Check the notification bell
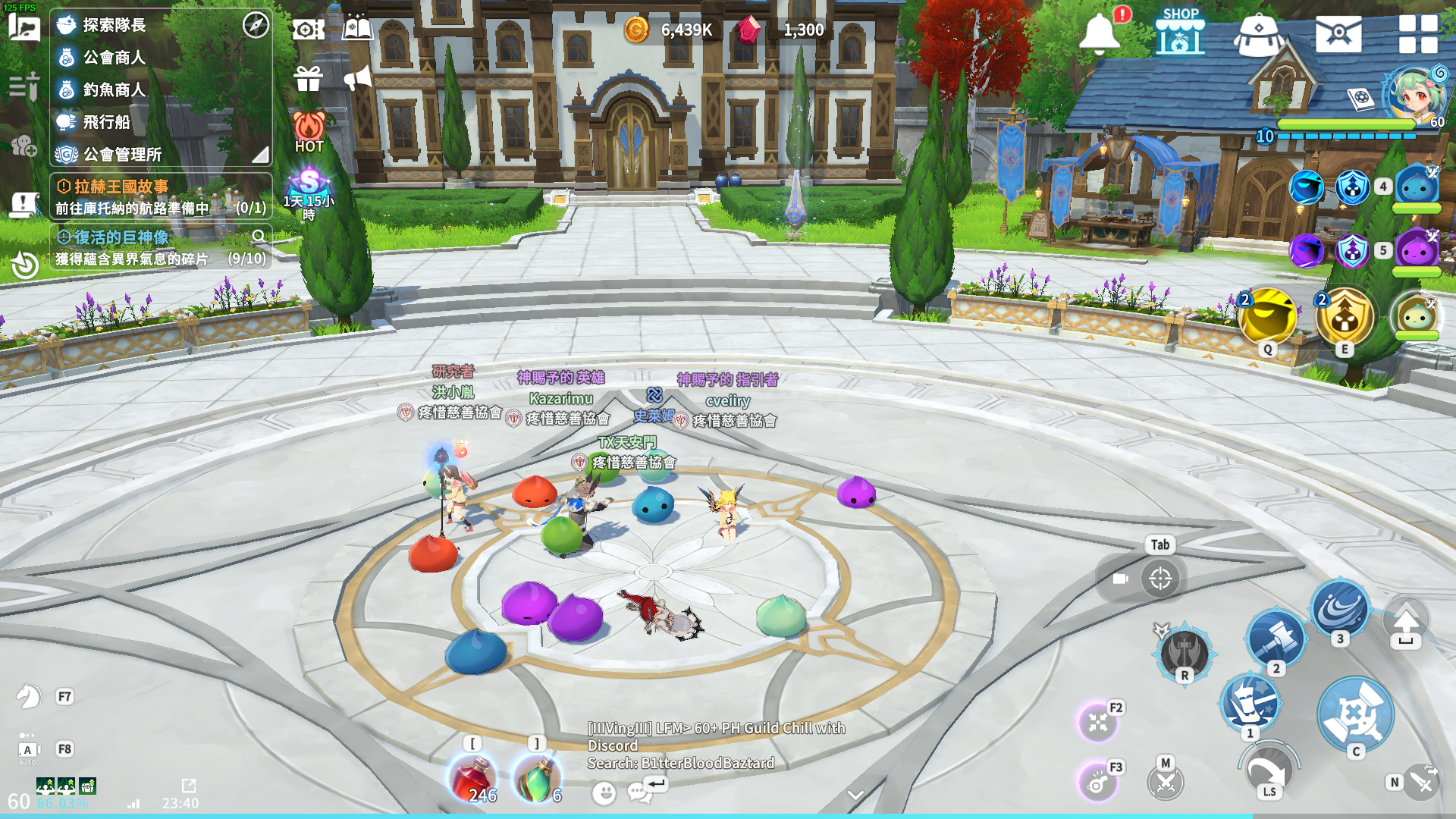The width and height of the screenshot is (1456, 819). point(1100,33)
